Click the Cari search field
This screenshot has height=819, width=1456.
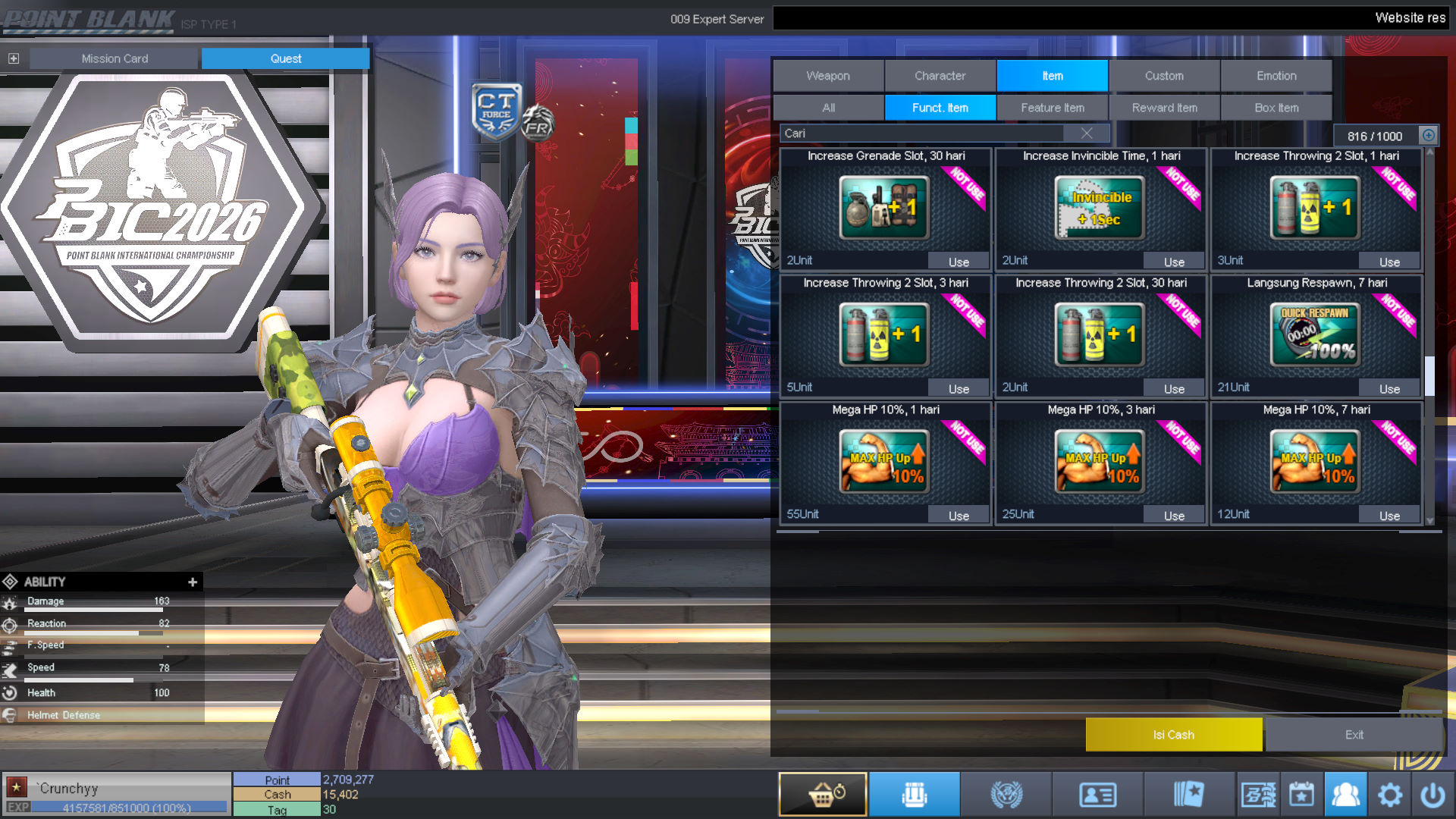point(921,133)
